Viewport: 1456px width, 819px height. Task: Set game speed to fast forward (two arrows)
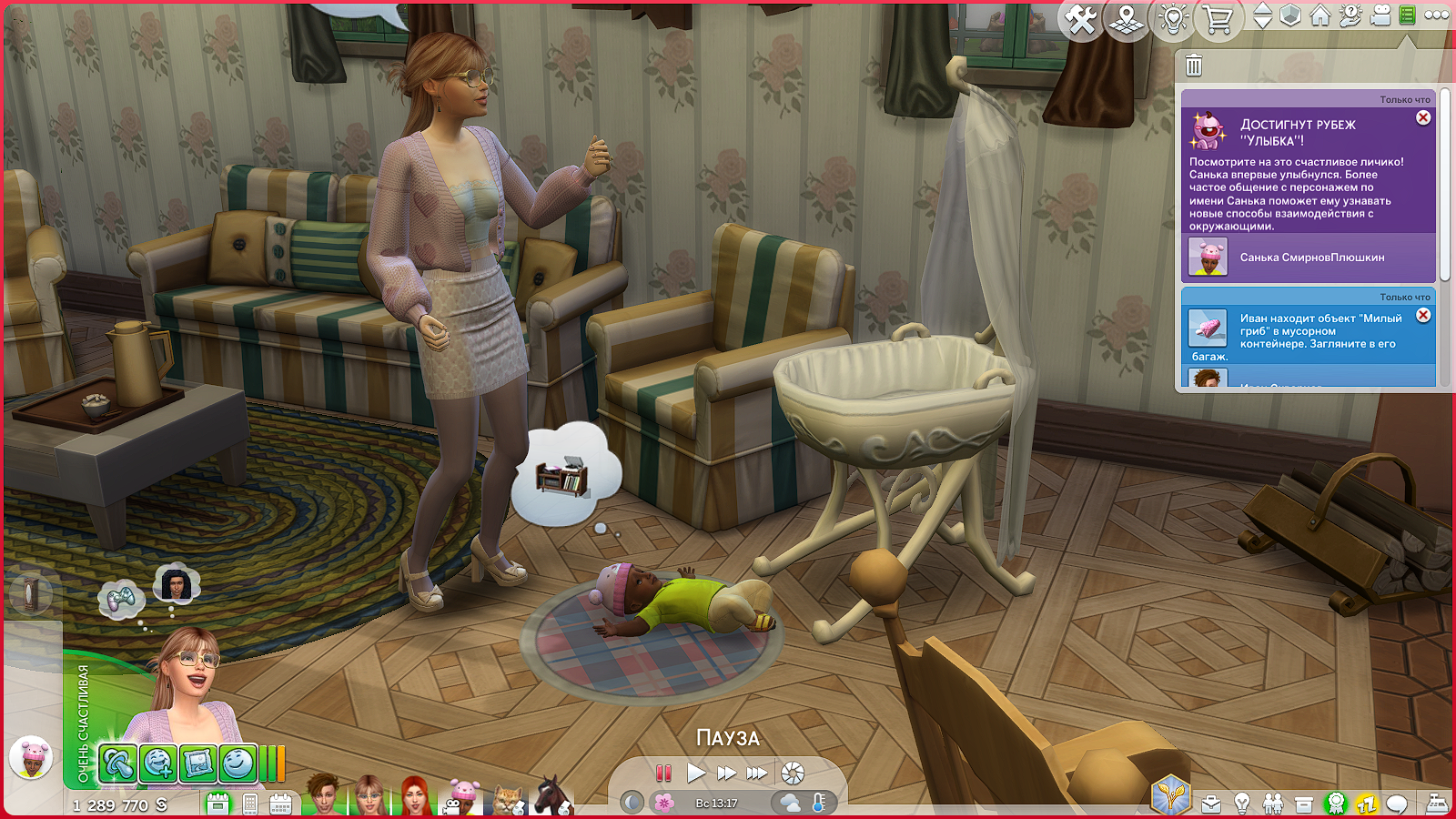(726, 773)
